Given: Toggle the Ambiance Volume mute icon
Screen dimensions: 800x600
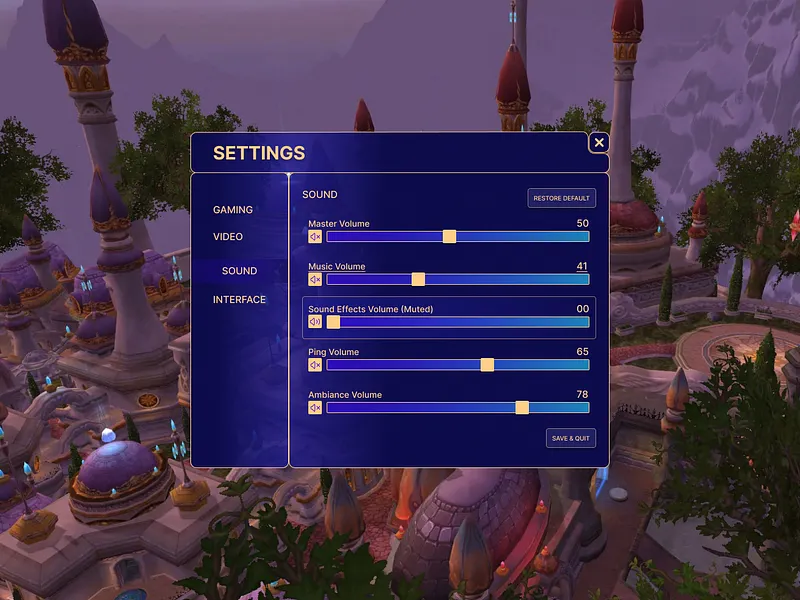Looking at the screenshot, I should tap(315, 408).
